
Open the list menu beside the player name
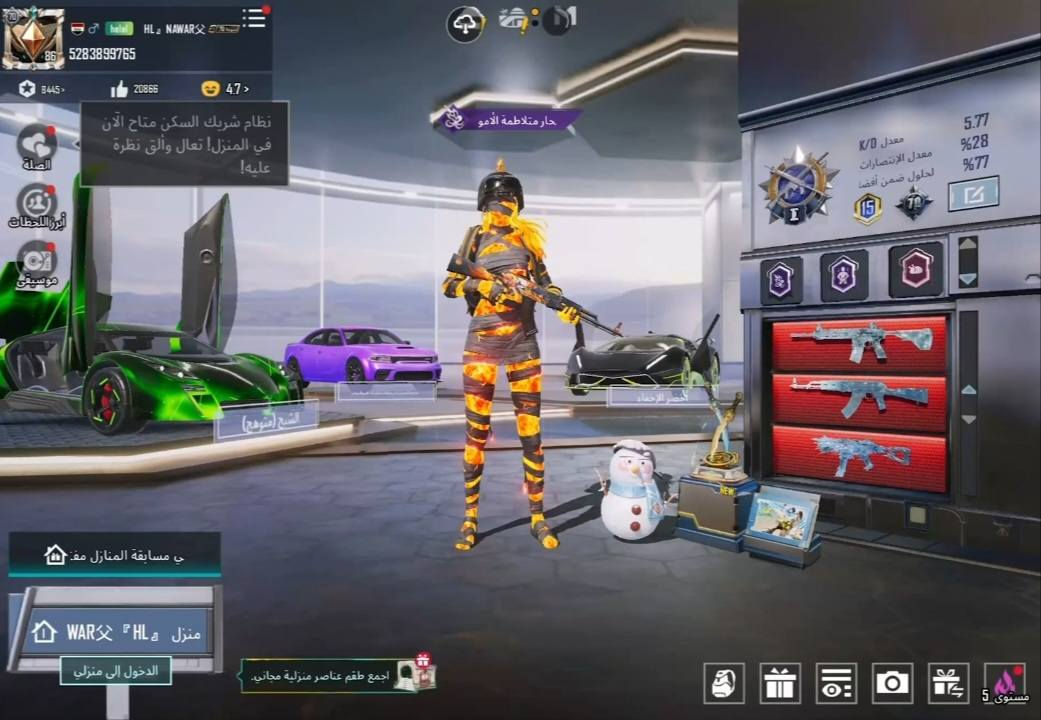coord(254,19)
